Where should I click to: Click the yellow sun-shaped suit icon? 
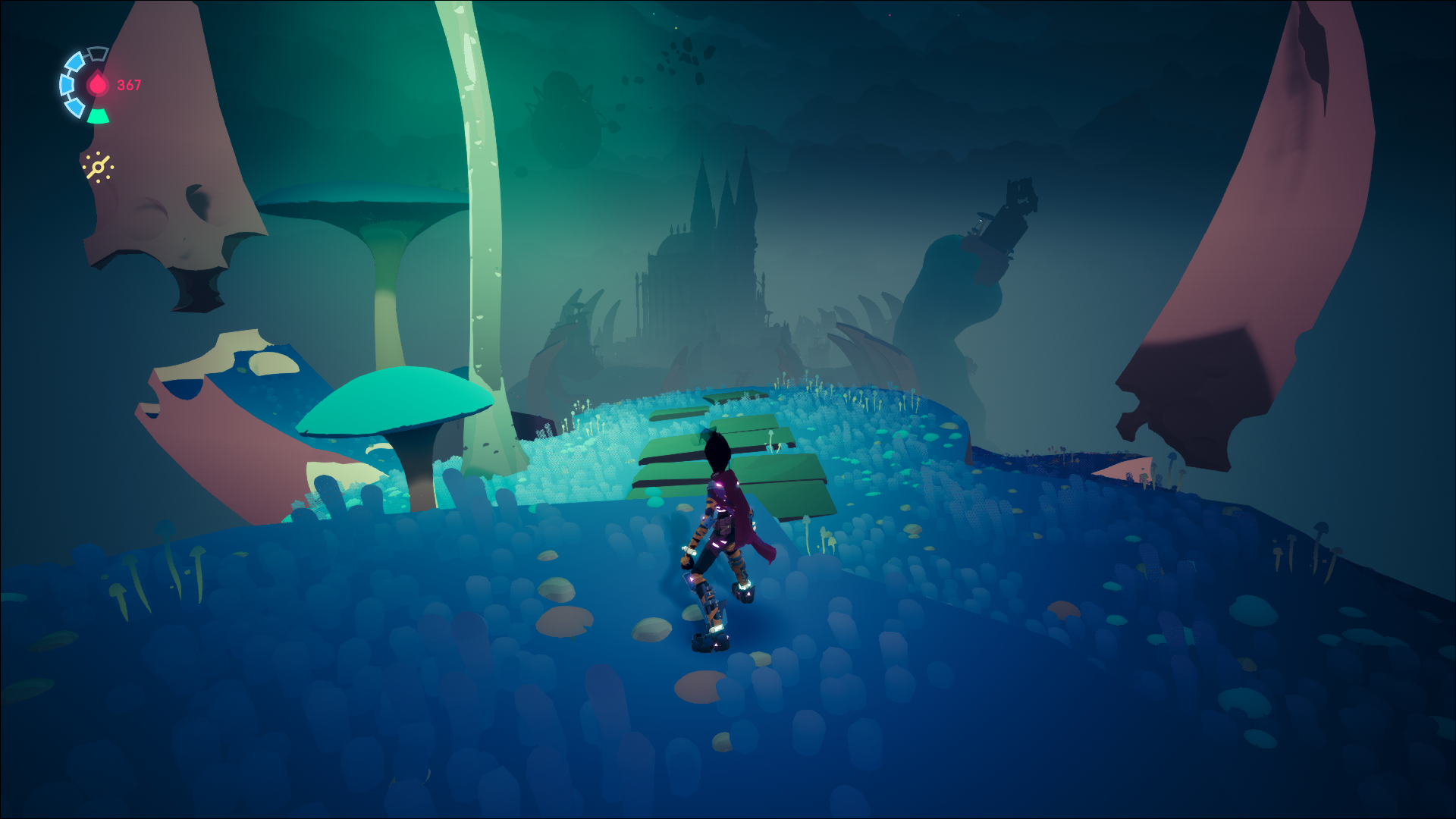point(99,167)
